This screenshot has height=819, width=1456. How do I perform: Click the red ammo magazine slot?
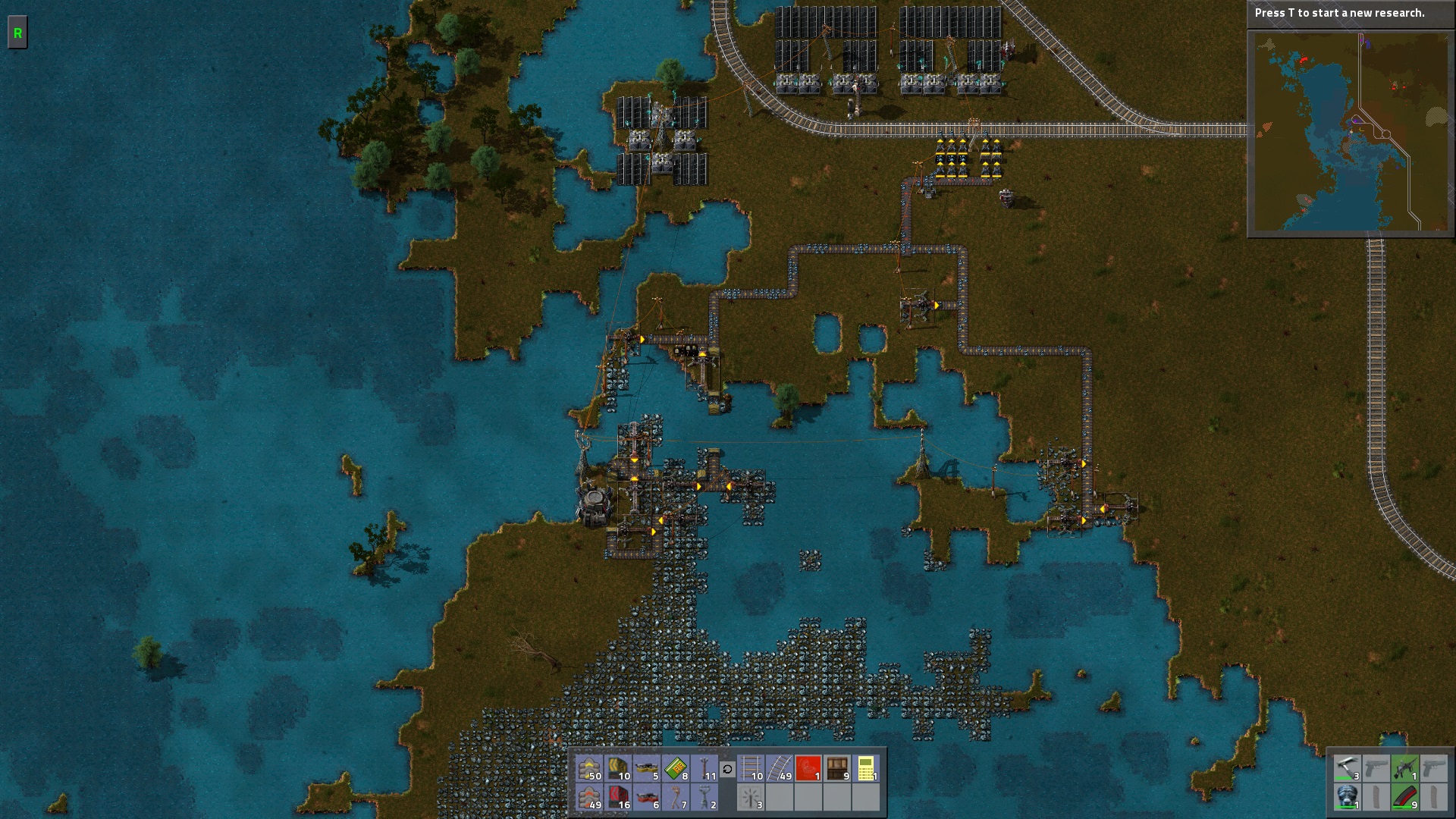(x=1404, y=798)
